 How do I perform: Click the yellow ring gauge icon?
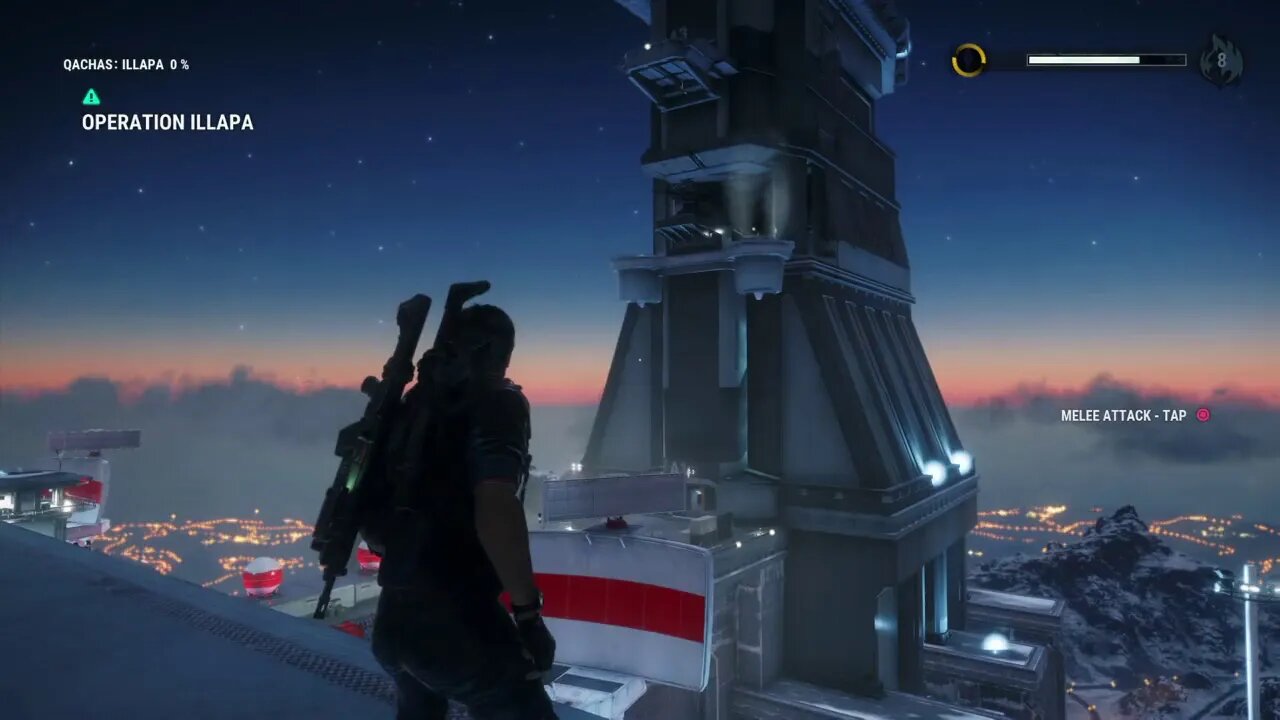tap(968, 61)
